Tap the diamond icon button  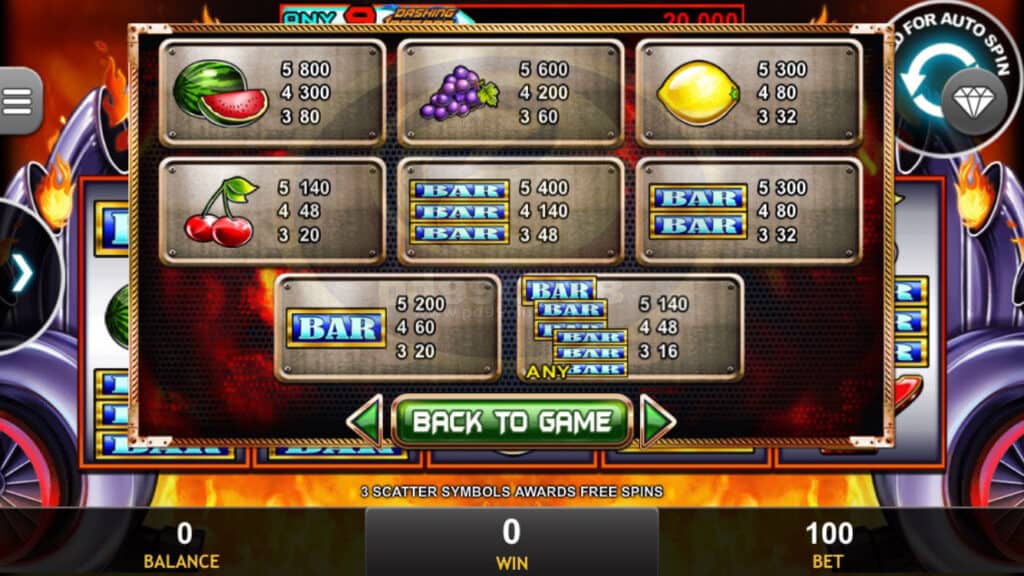(x=974, y=102)
